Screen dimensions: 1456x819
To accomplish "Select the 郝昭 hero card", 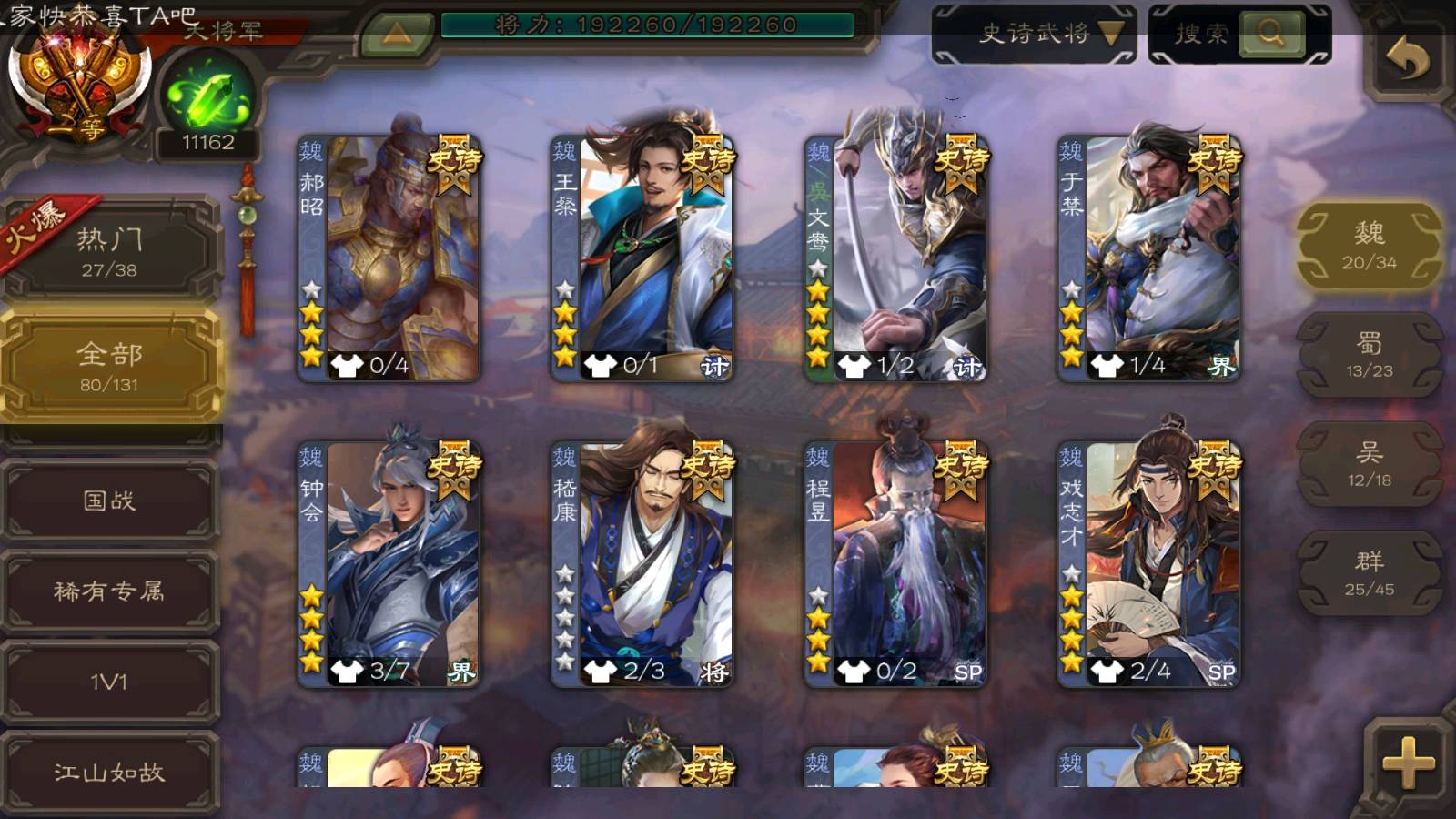I will tap(389, 259).
